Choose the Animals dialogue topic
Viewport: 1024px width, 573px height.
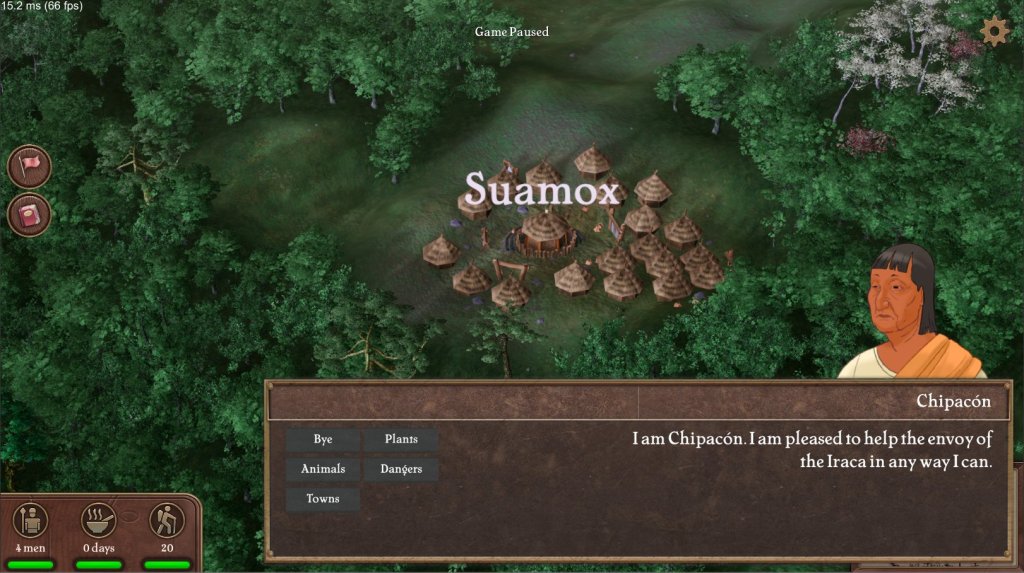click(x=323, y=469)
